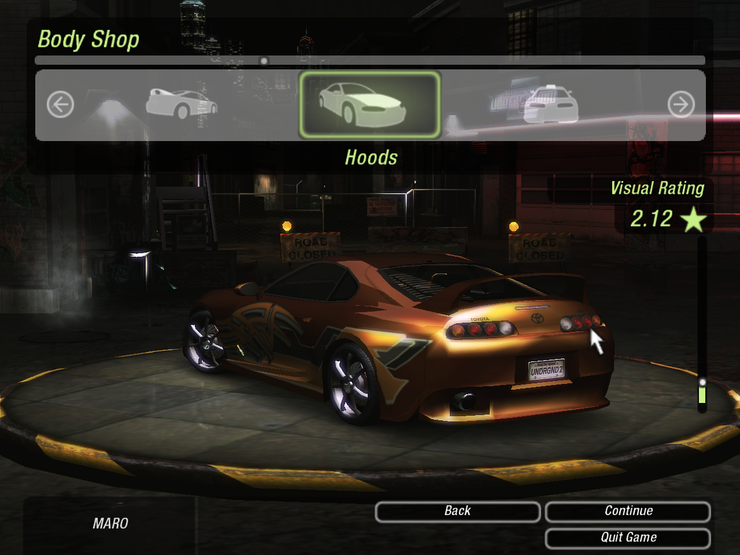Viewport: 740px width, 555px height.
Task: Hit the Continue button
Action: coord(628,511)
